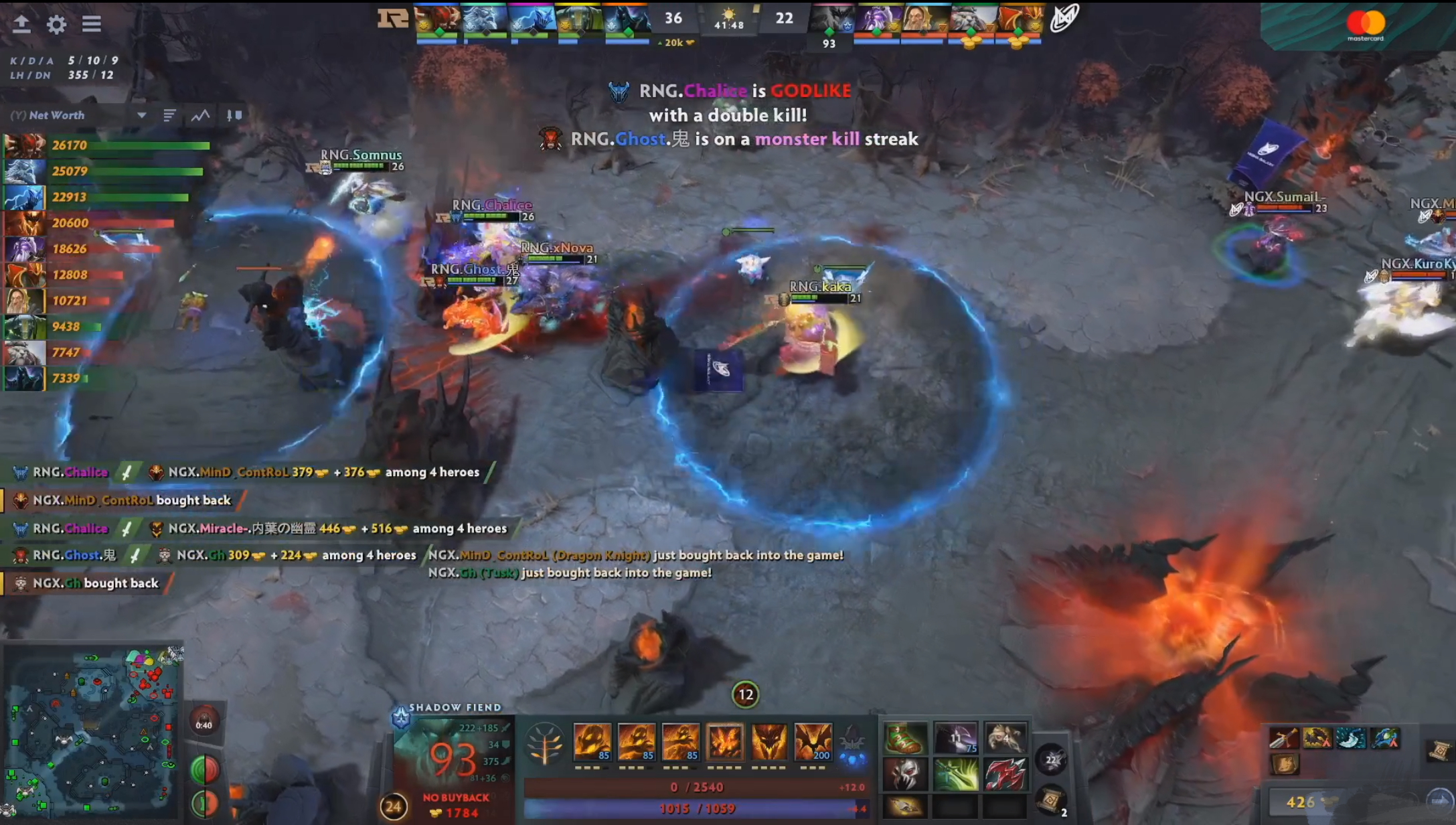Image resolution: width=1456 pixels, height=825 pixels.
Task: Toggle the sword-and-shield combat stats view
Action: click(x=234, y=115)
